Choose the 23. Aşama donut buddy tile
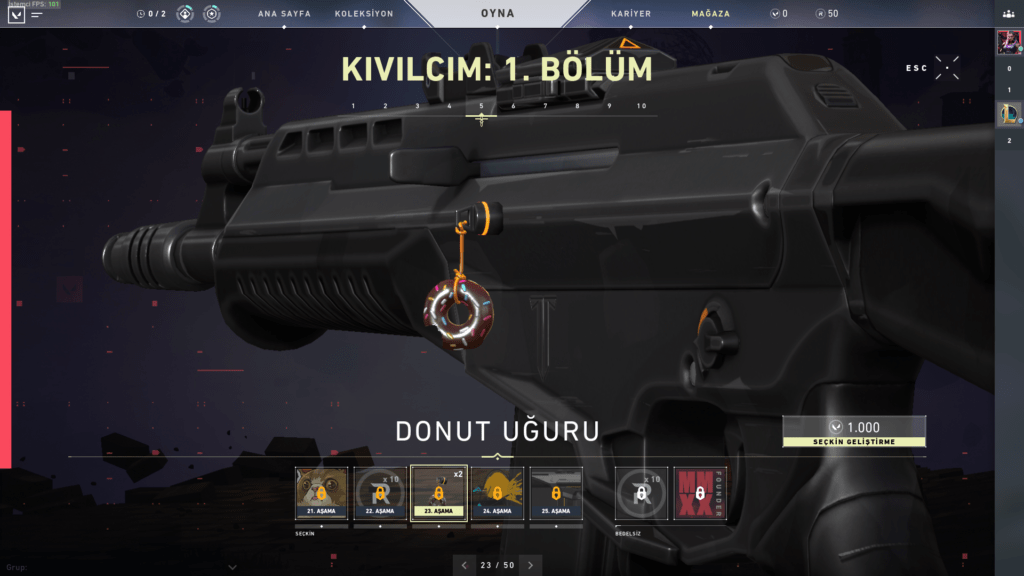Image resolution: width=1024 pixels, height=576 pixels. (439, 493)
